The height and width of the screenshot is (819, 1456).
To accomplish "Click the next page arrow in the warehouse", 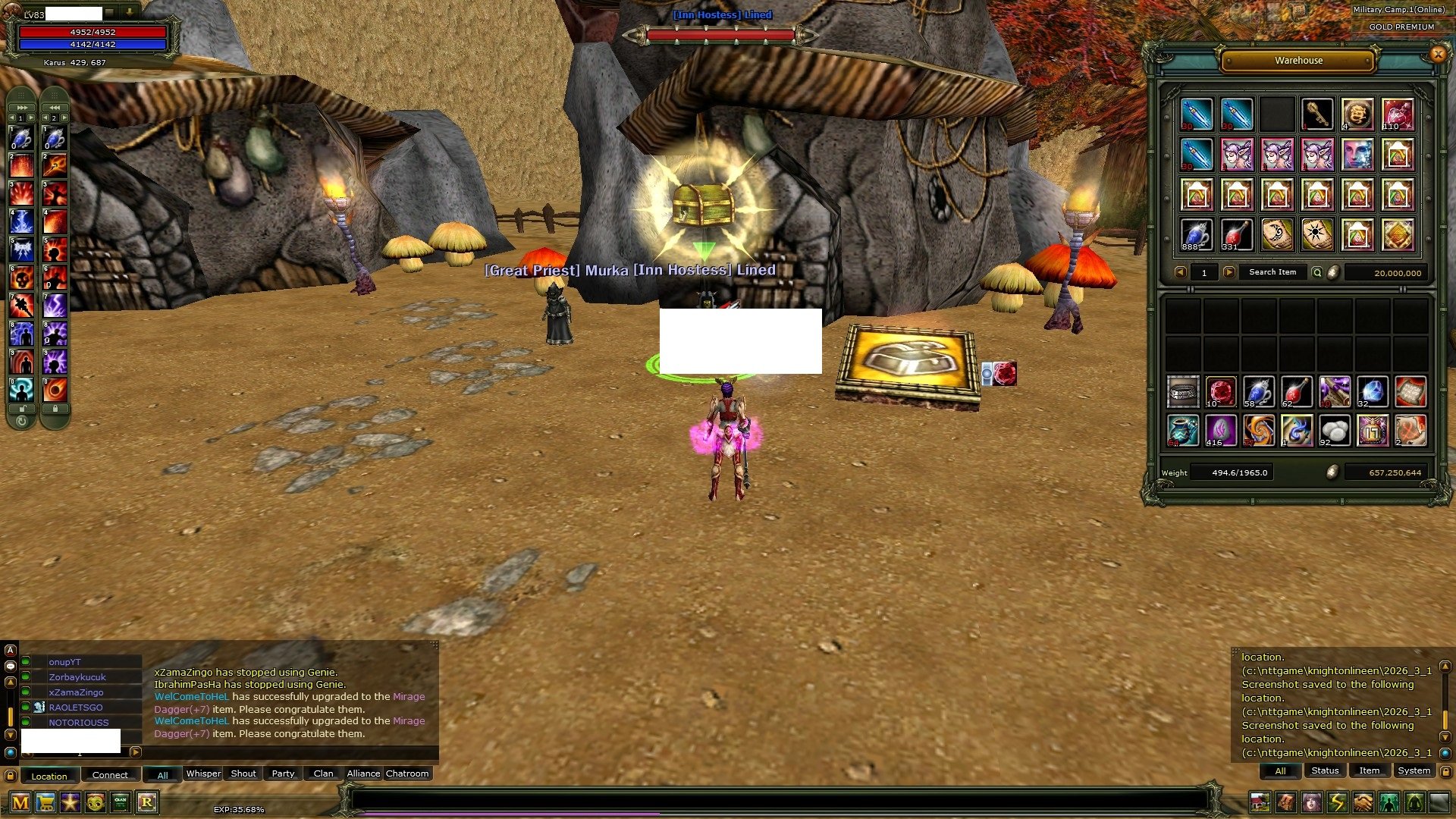I will click(1228, 272).
